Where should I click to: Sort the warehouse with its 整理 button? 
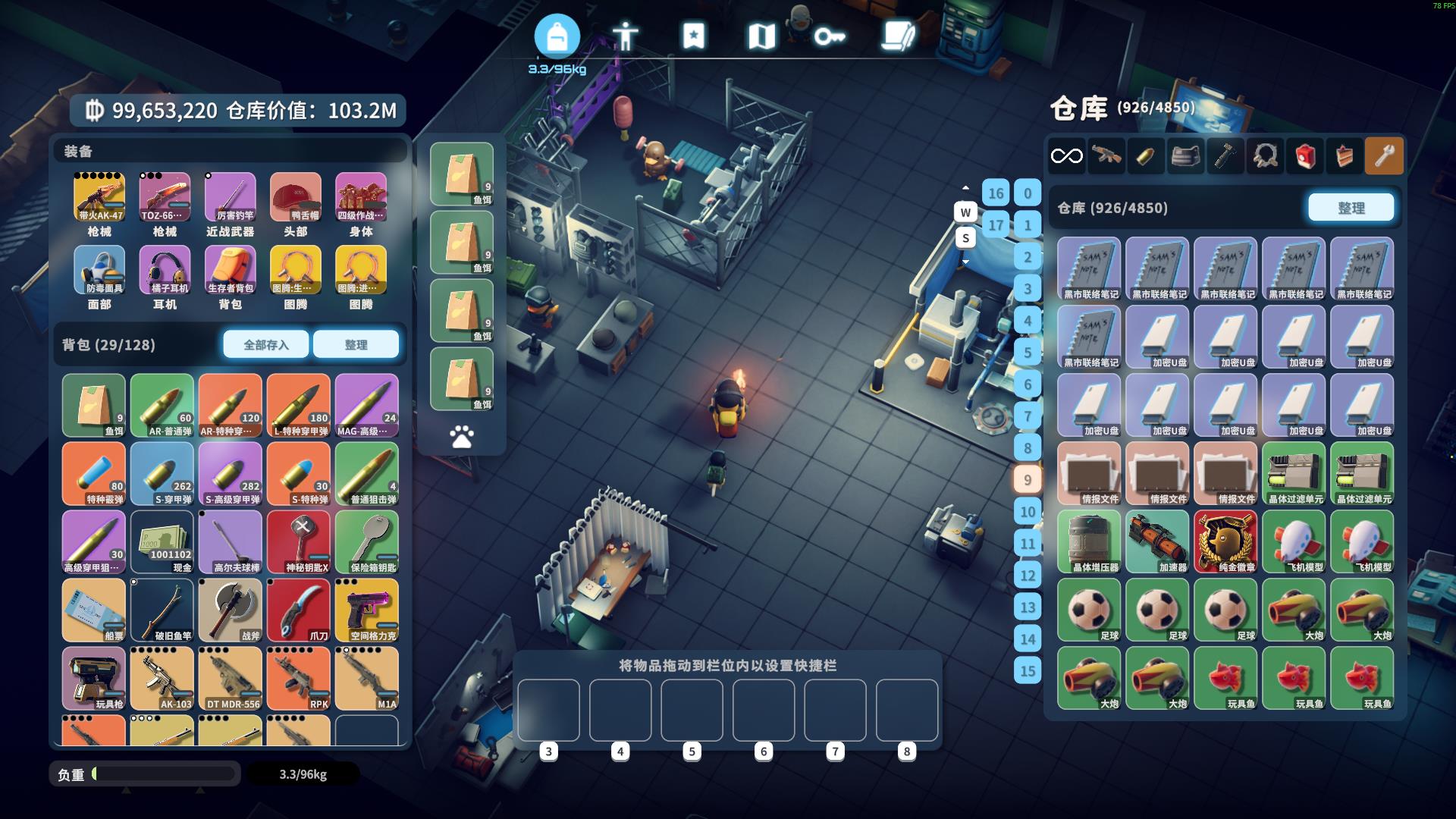1351,208
